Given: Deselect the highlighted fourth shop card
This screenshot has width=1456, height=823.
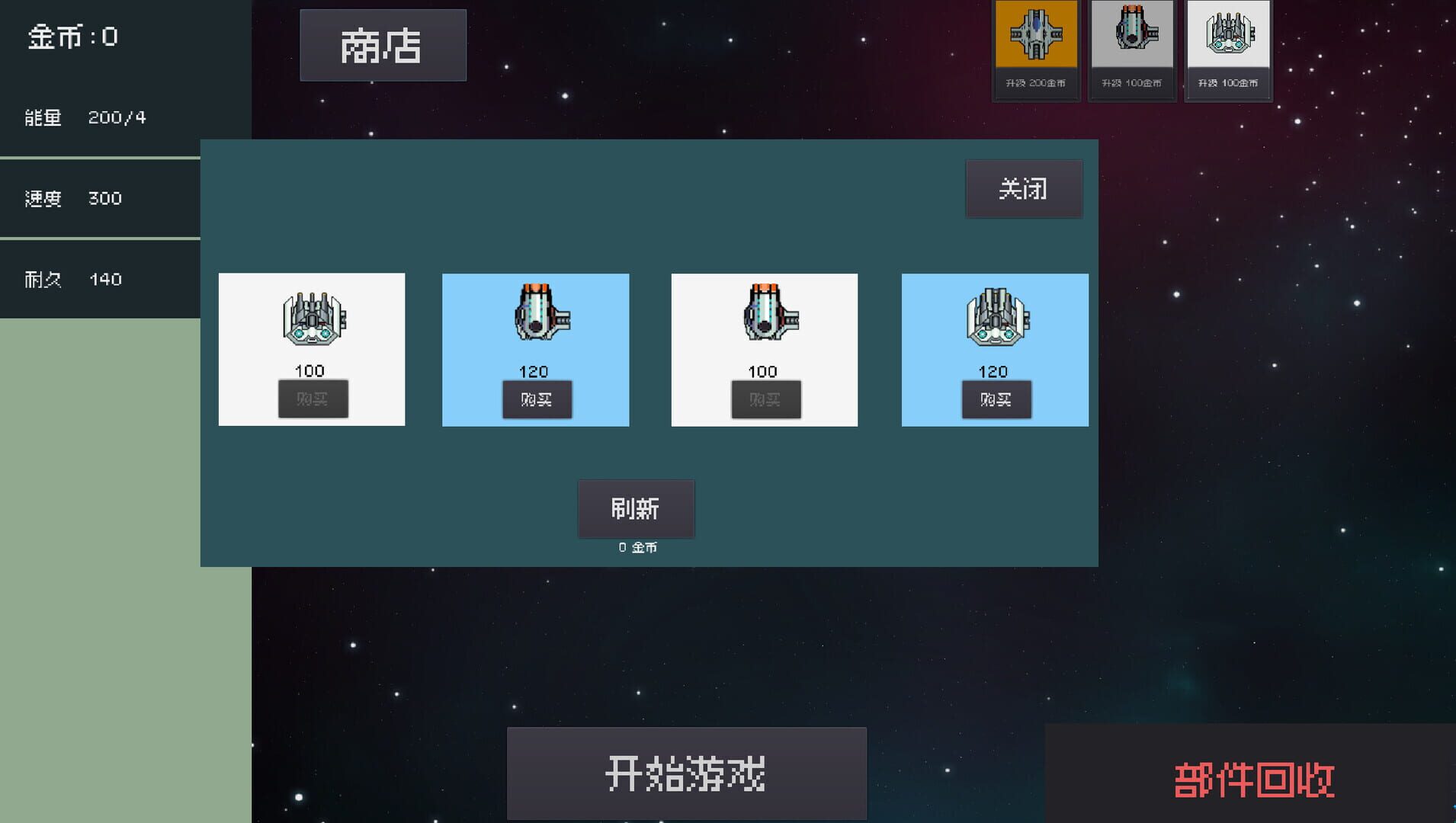Looking at the screenshot, I should click(995, 350).
